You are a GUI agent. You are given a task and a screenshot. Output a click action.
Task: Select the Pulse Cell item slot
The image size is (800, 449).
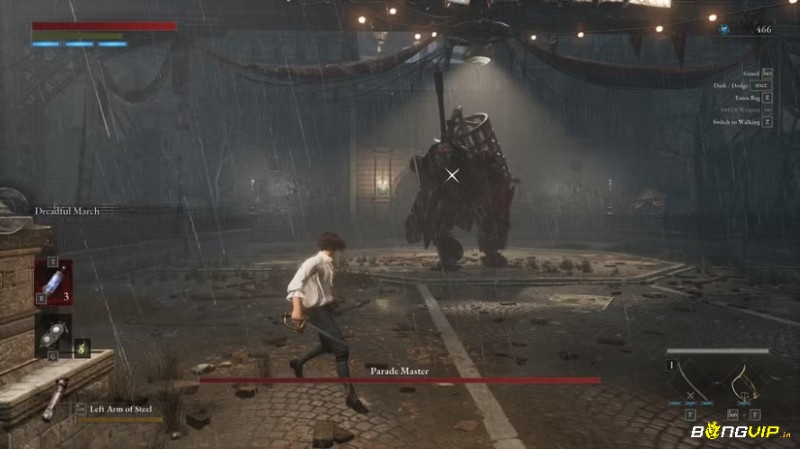pyautogui.click(x=53, y=281)
